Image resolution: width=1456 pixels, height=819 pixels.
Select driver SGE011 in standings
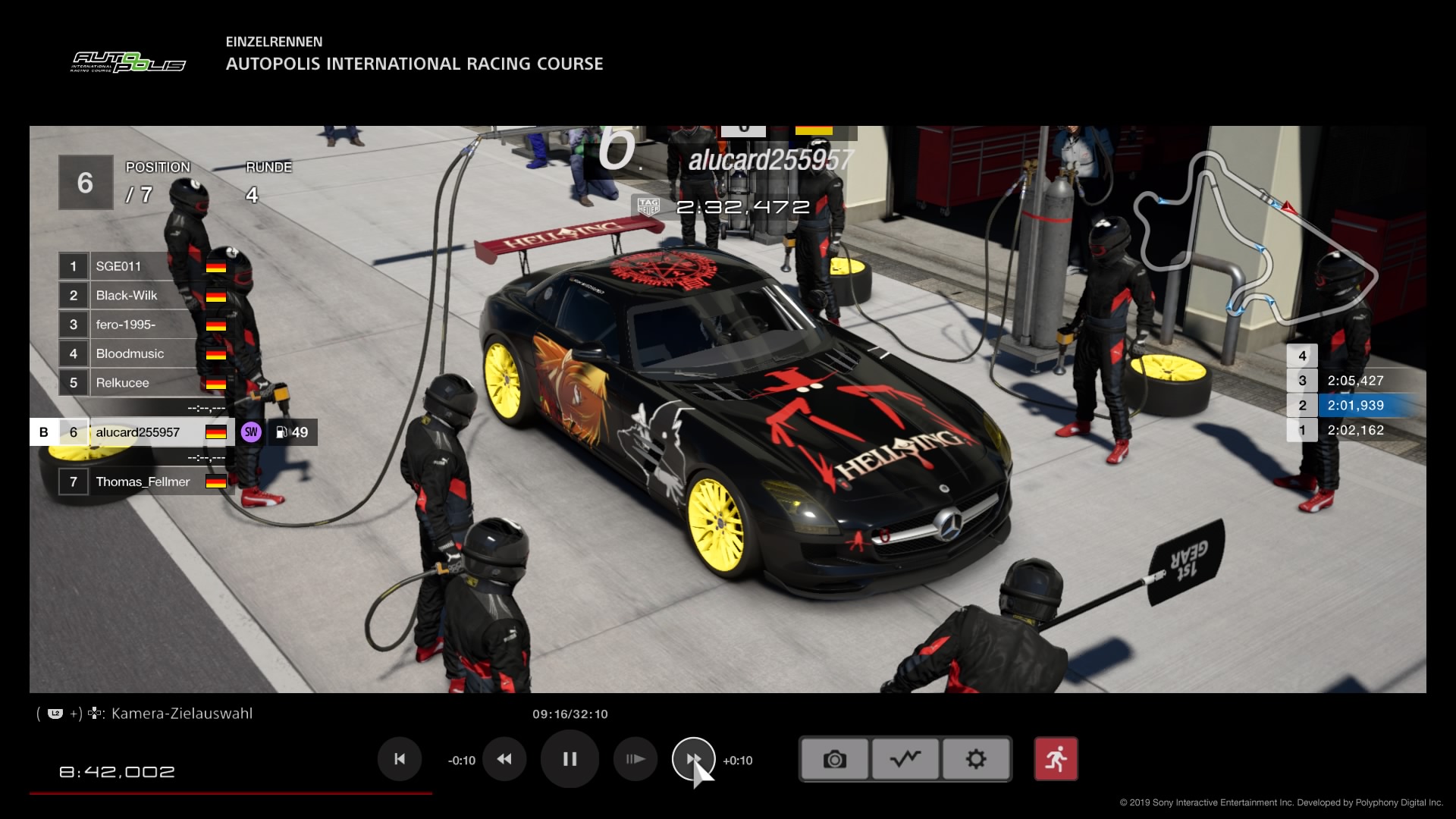[x=143, y=266]
